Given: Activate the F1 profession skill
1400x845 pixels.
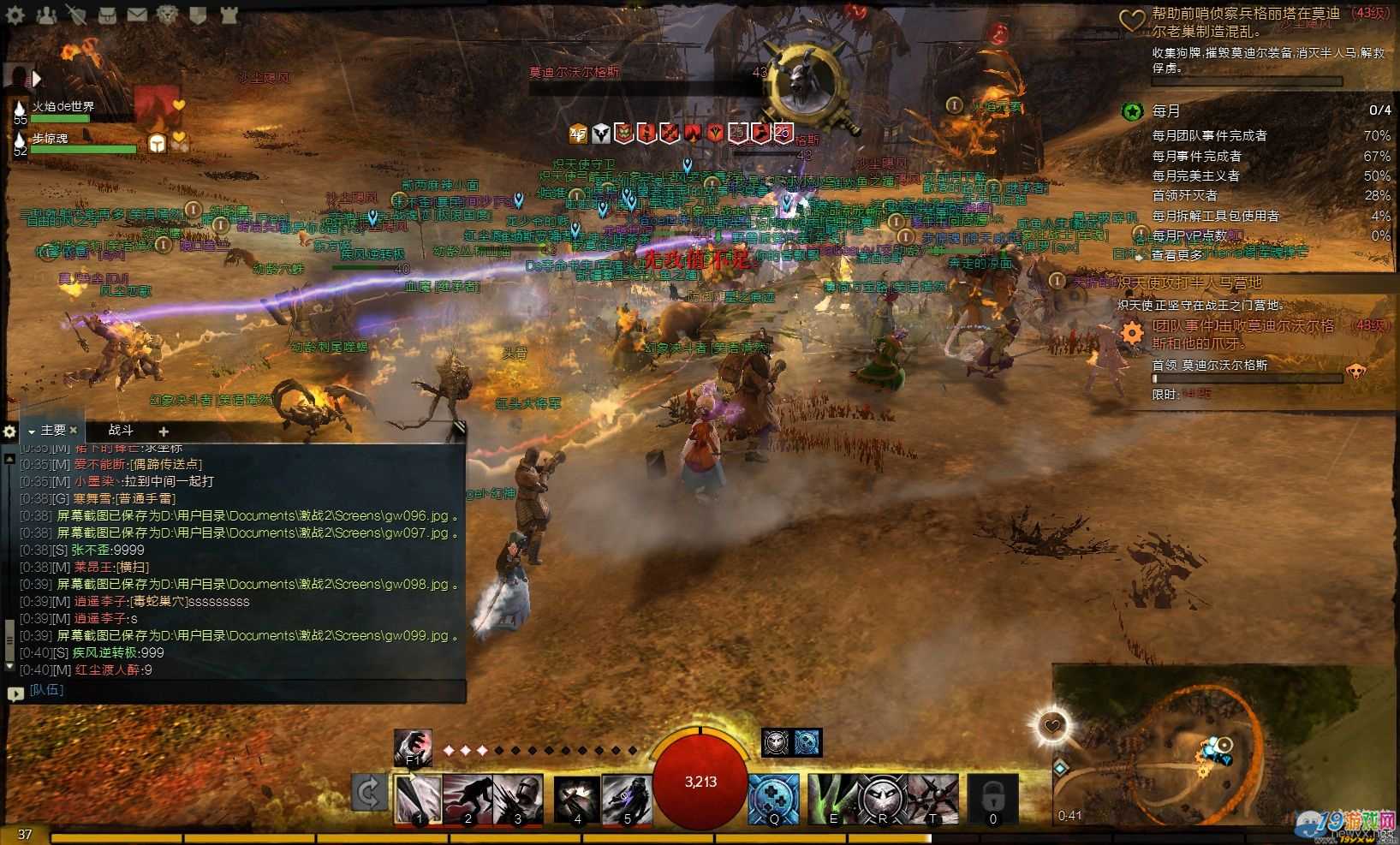Looking at the screenshot, I should click(413, 747).
